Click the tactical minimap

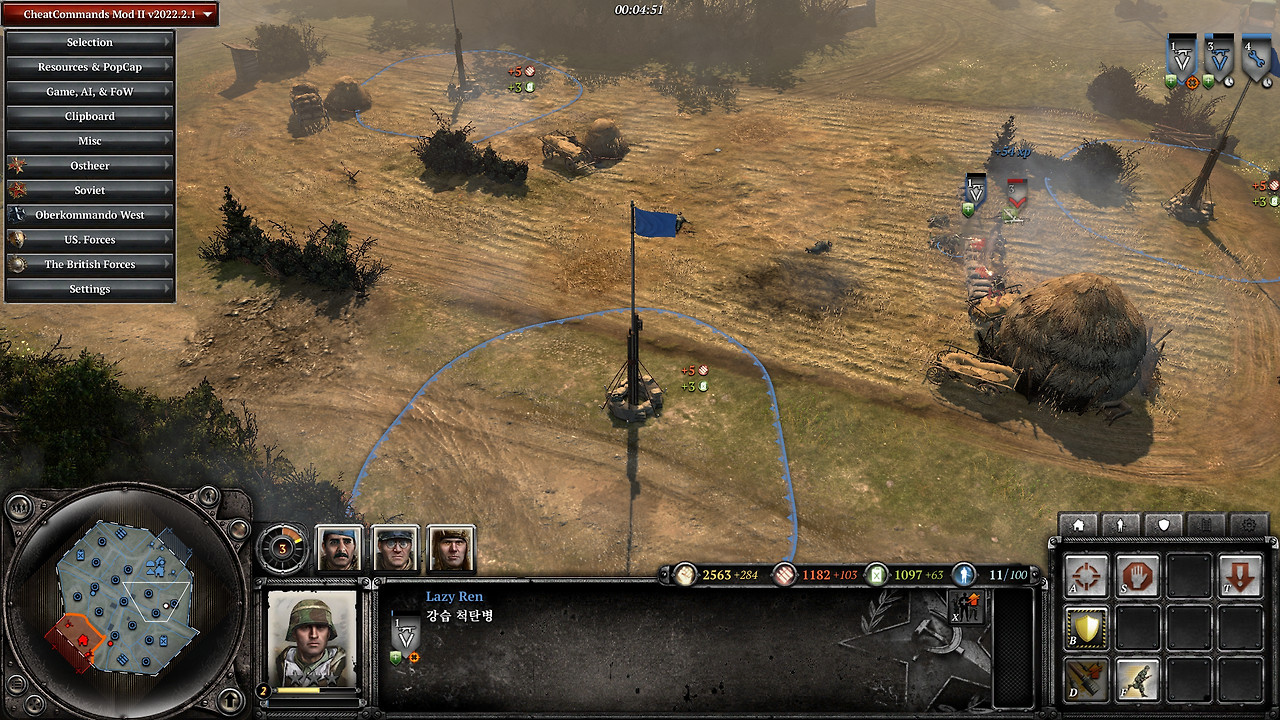coord(124,597)
